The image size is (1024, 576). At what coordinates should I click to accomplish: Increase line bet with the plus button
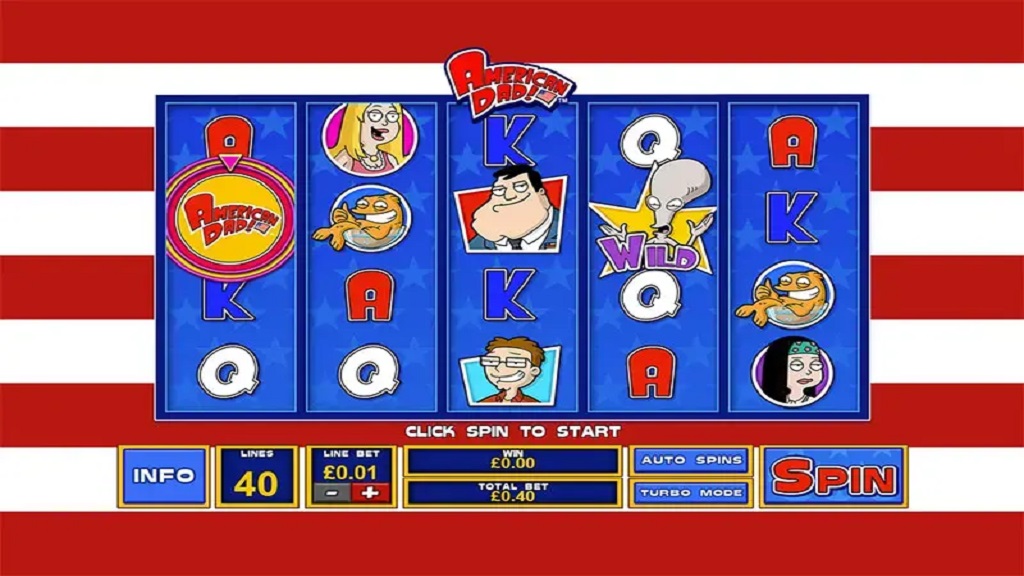pyautogui.click(x=371, y=493)
